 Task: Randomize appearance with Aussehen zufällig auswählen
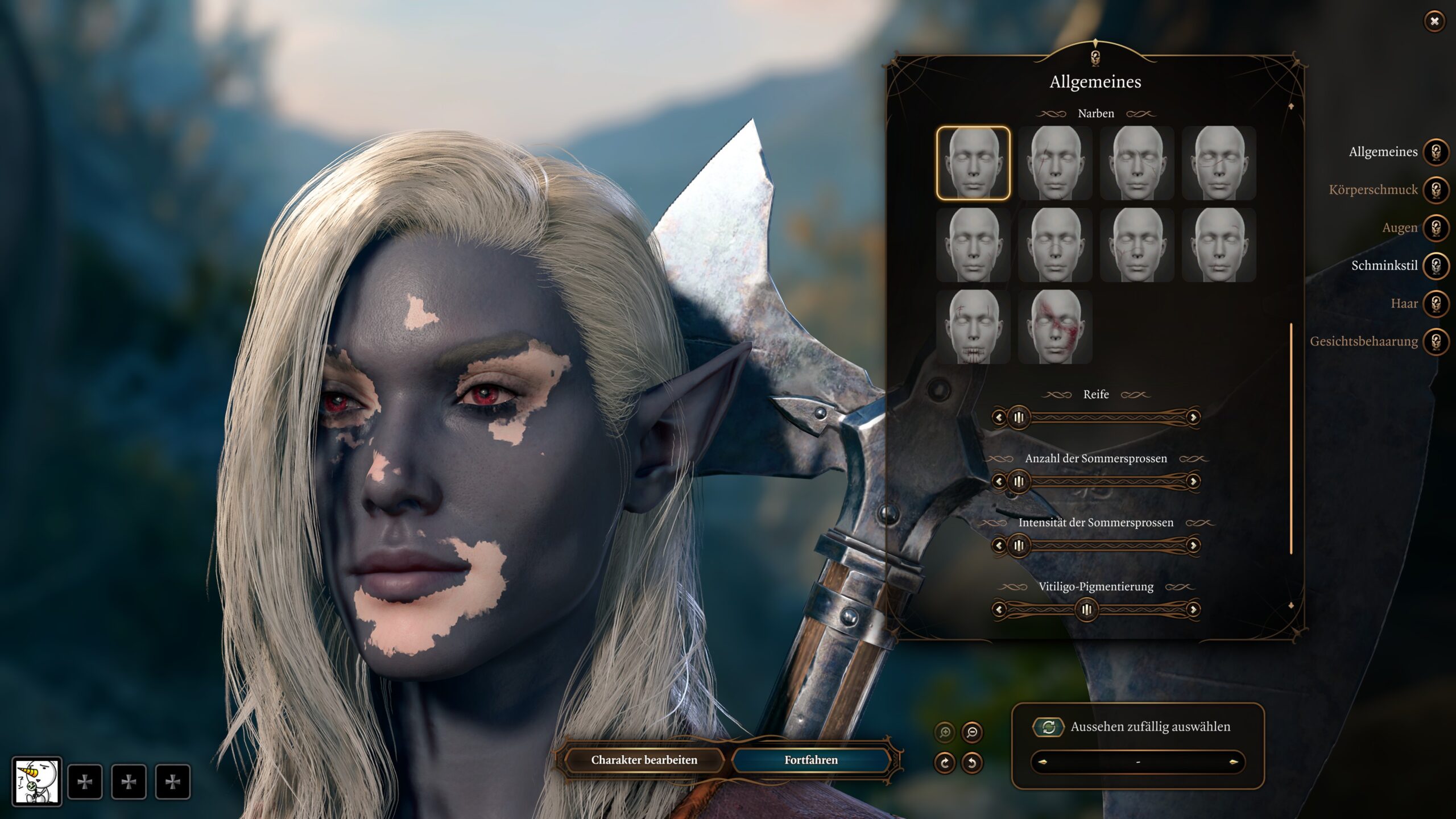click(x=1048, y=727)
